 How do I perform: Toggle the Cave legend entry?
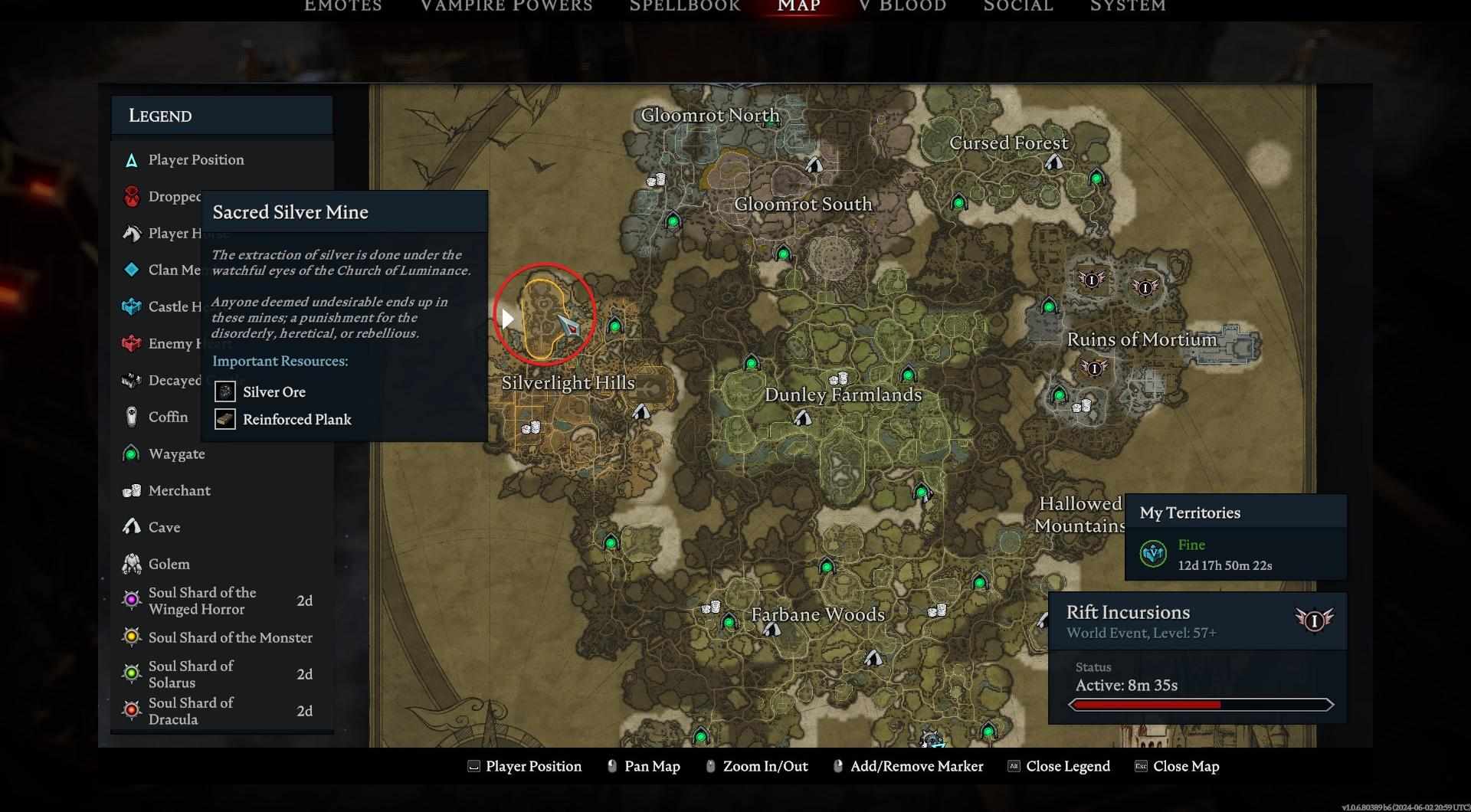[164, 527]
